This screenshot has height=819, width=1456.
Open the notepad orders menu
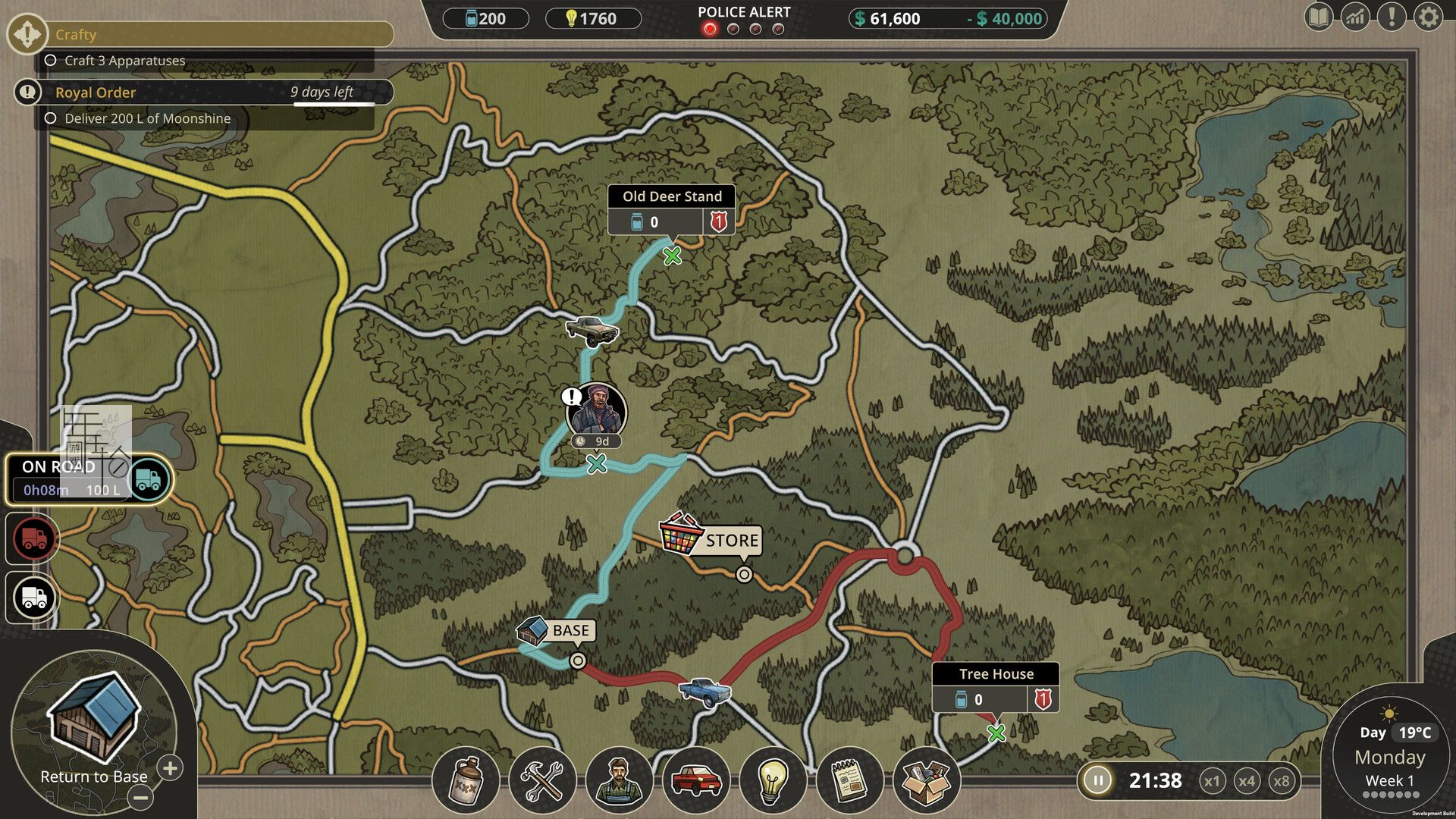pos(849,780)
